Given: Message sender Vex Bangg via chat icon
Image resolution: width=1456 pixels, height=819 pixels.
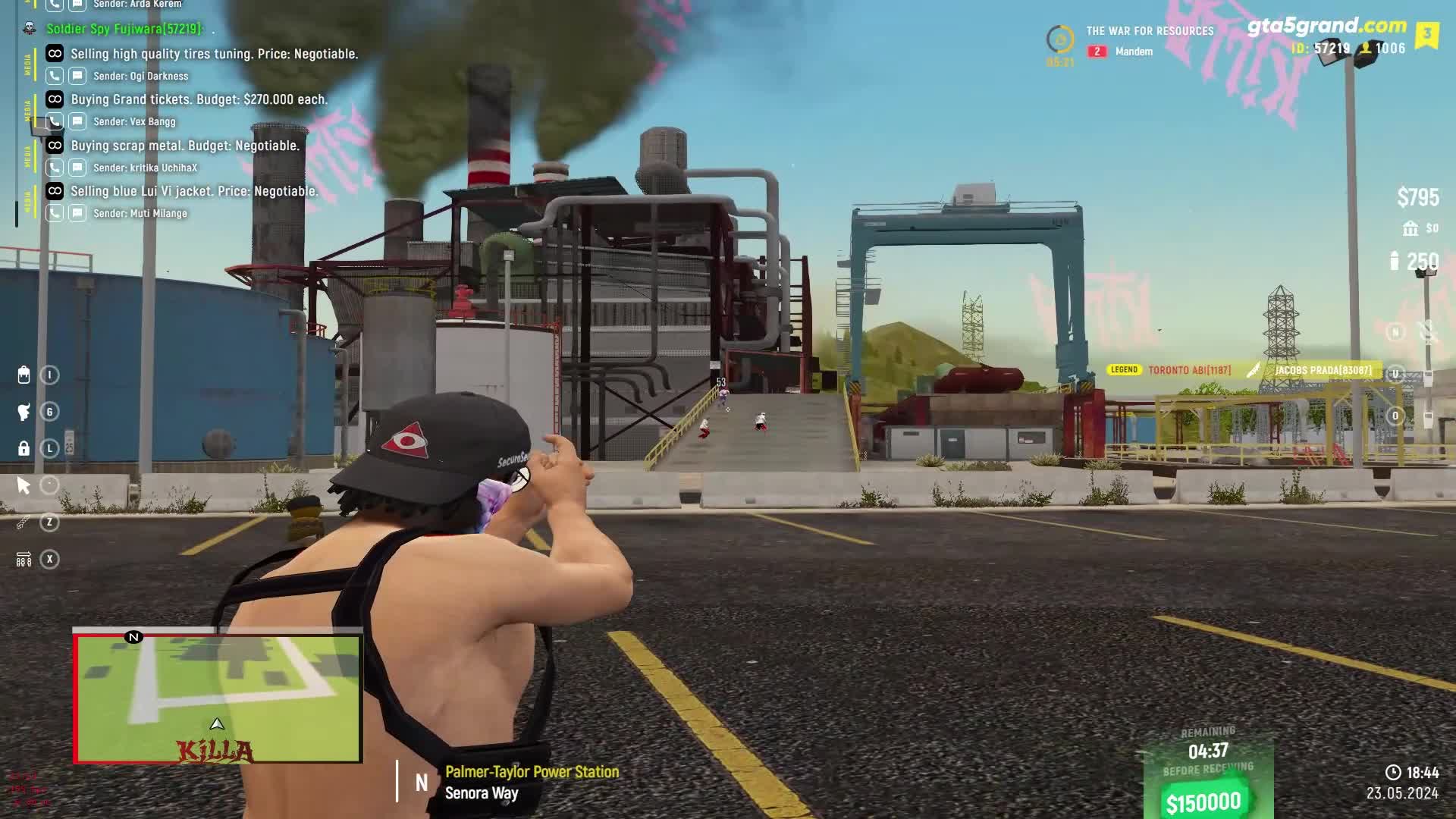Looking at the screenshot, I should click(x=77, y=121).
